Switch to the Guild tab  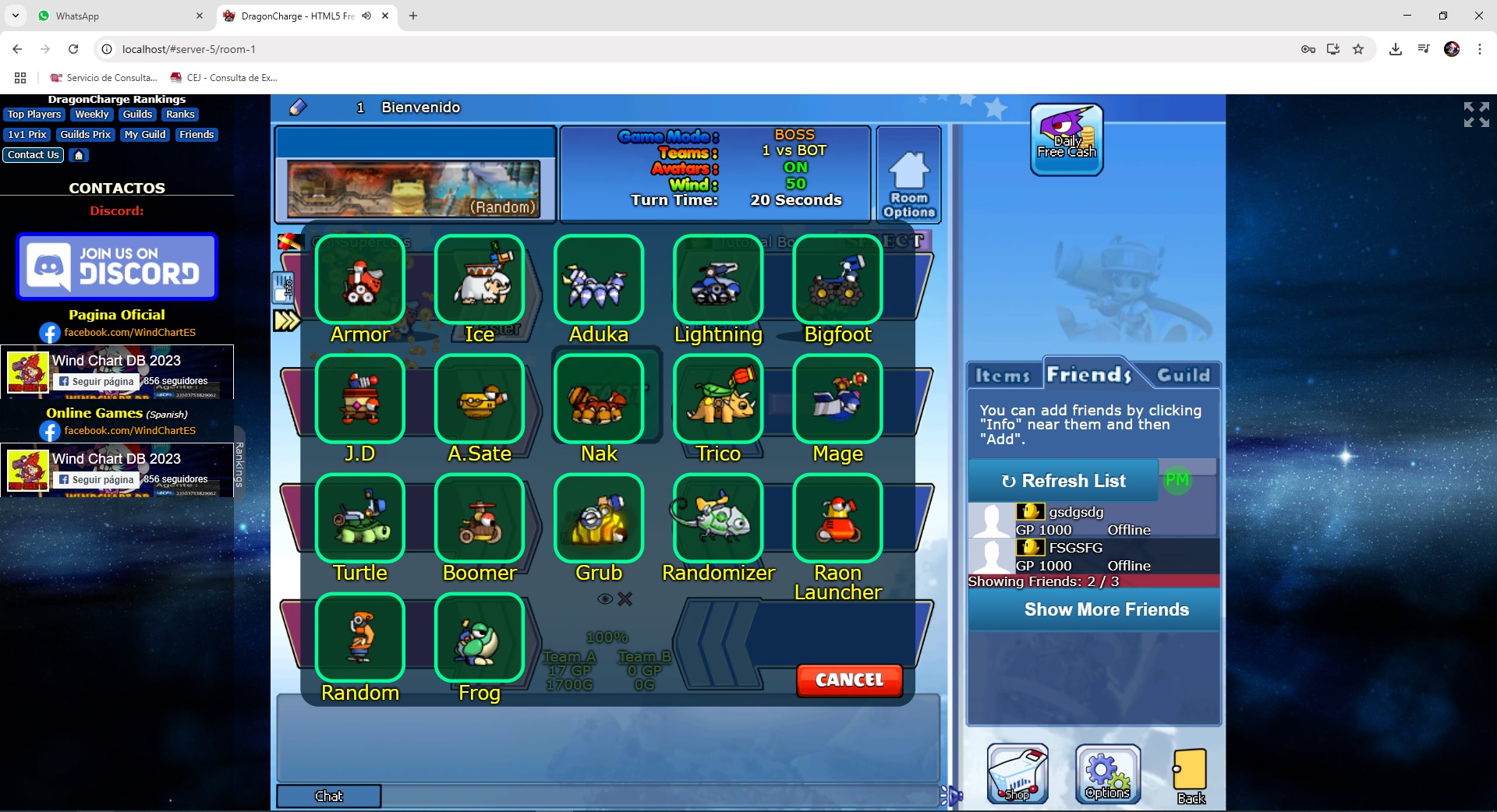(1182, 375)
